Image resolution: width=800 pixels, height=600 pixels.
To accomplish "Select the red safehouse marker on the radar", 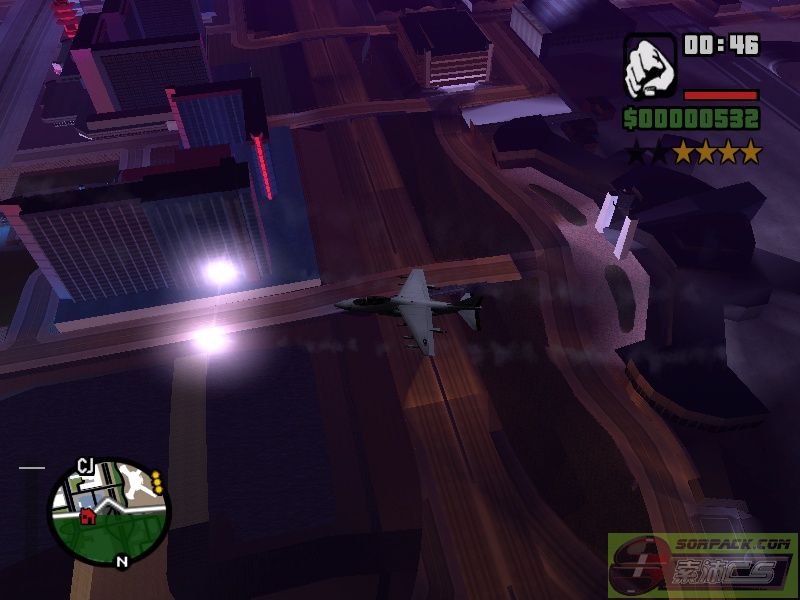I will [88, 517].
